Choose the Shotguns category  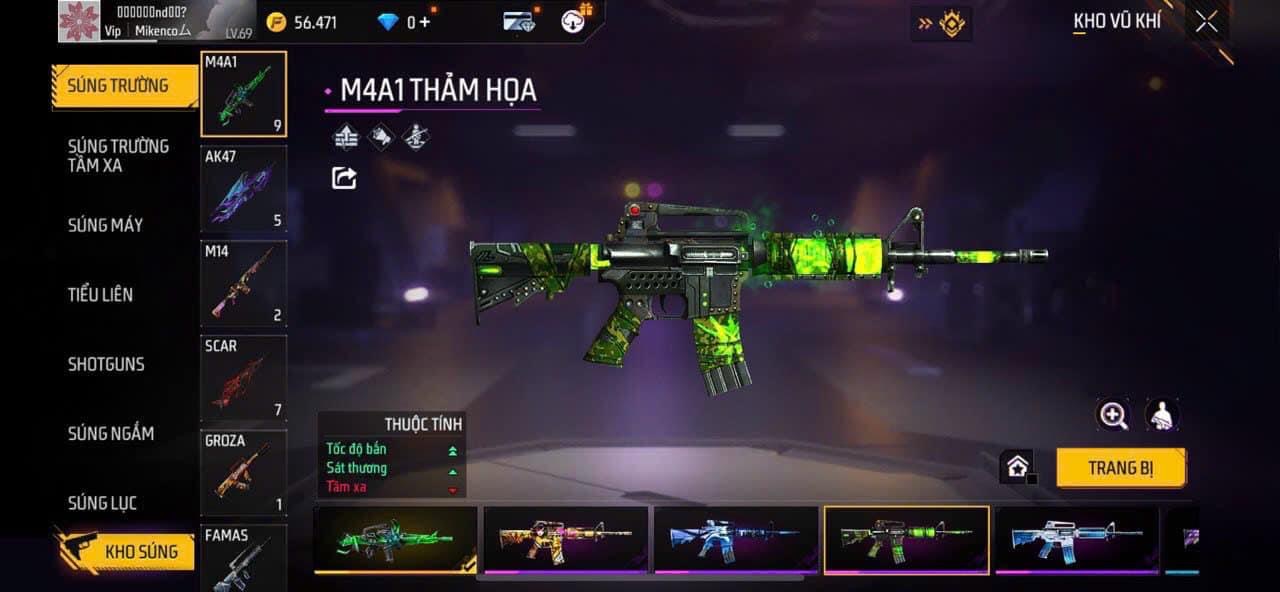pos(106,364)
